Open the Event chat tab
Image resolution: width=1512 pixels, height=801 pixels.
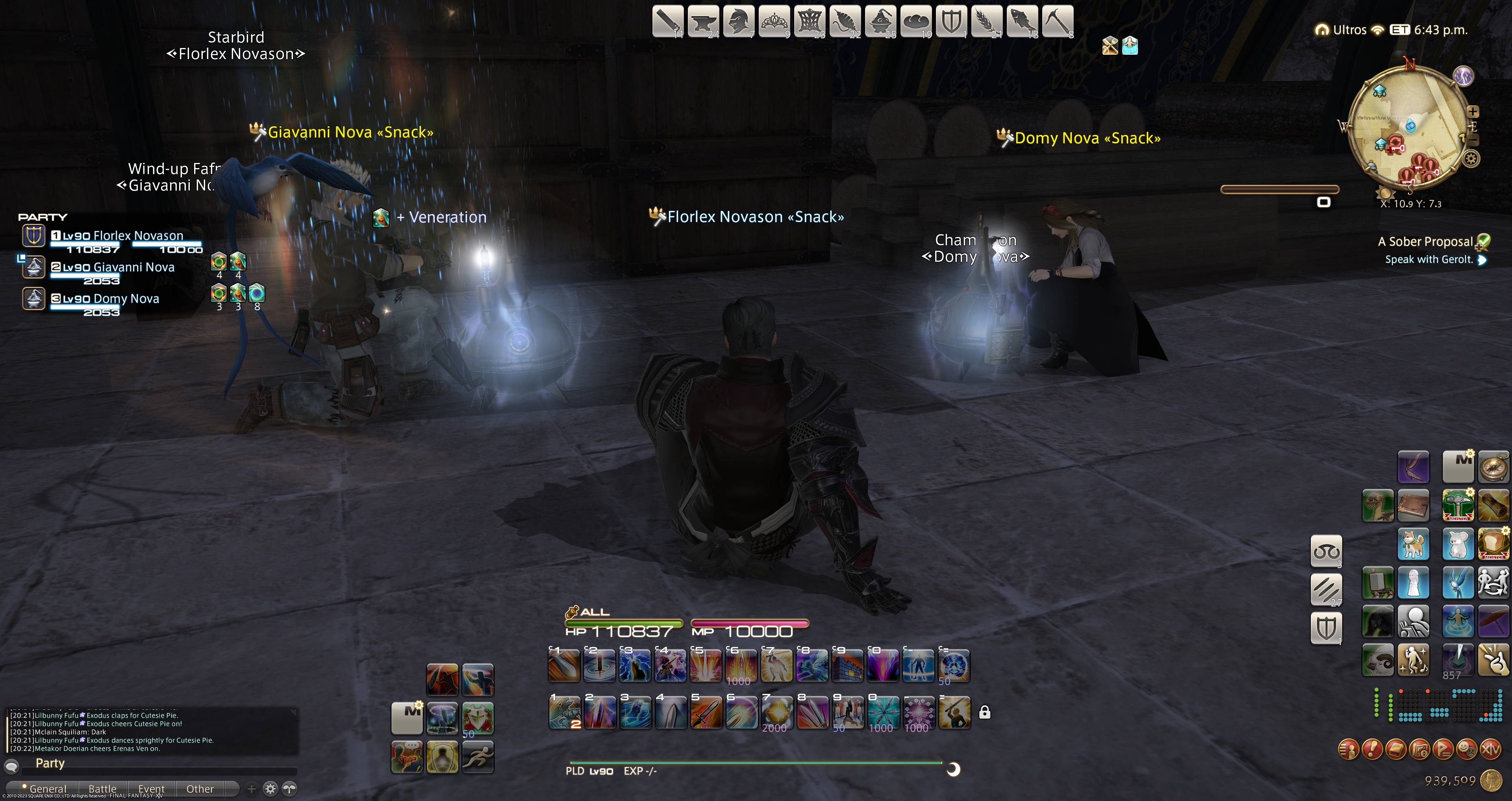point(151,789)
